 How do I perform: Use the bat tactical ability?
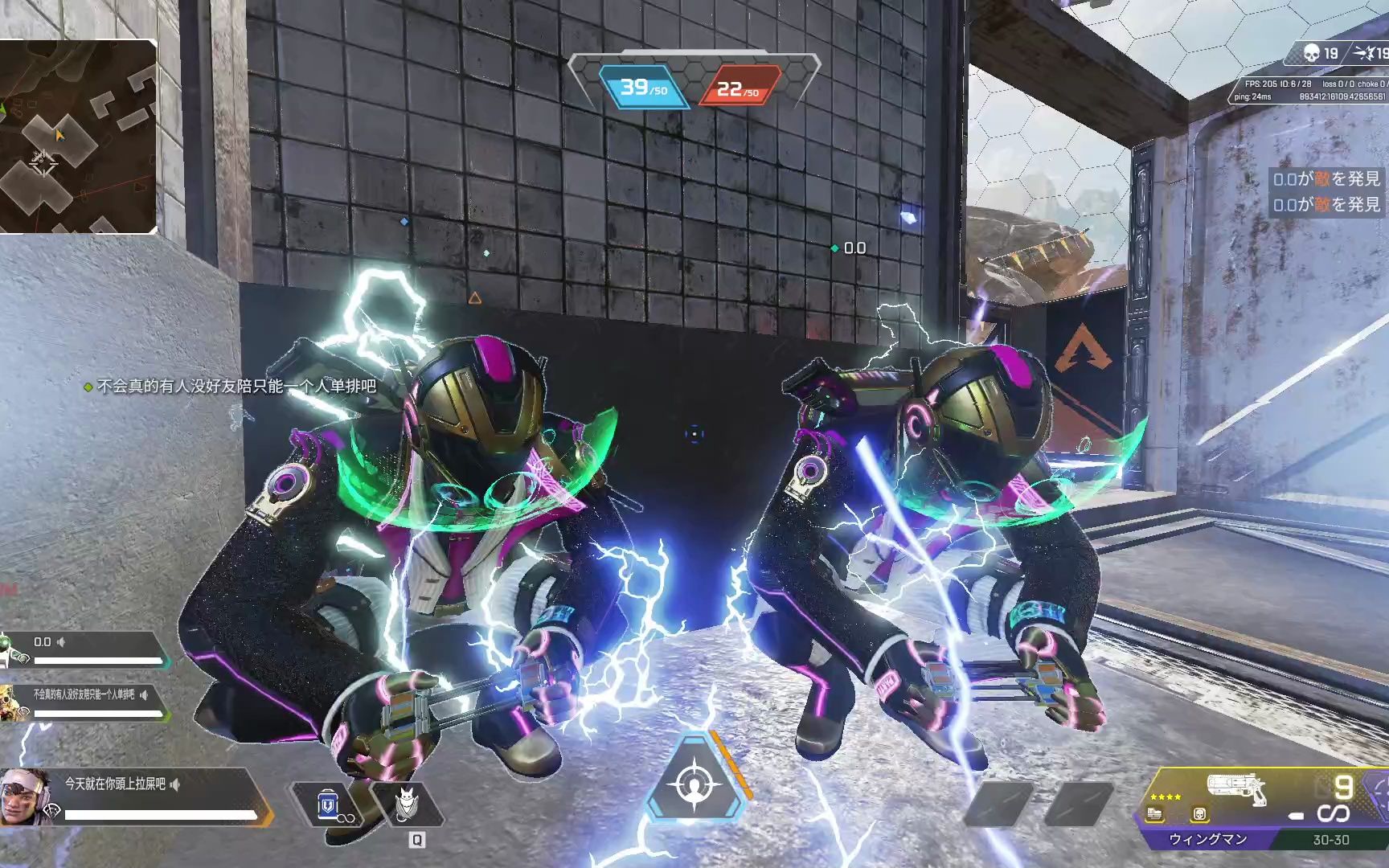point(413,803)
